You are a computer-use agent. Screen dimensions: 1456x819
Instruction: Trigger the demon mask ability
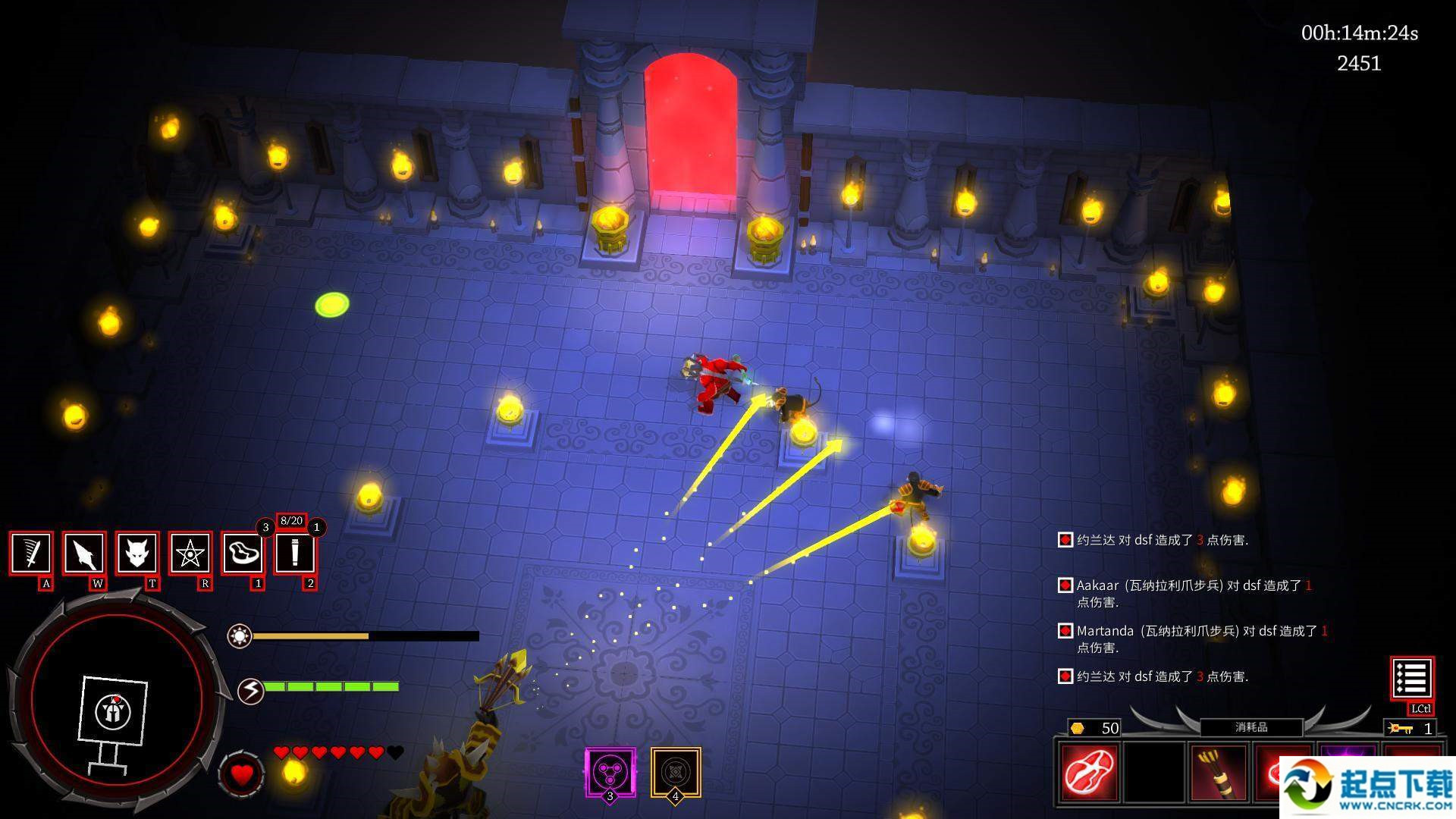(137, 554)
